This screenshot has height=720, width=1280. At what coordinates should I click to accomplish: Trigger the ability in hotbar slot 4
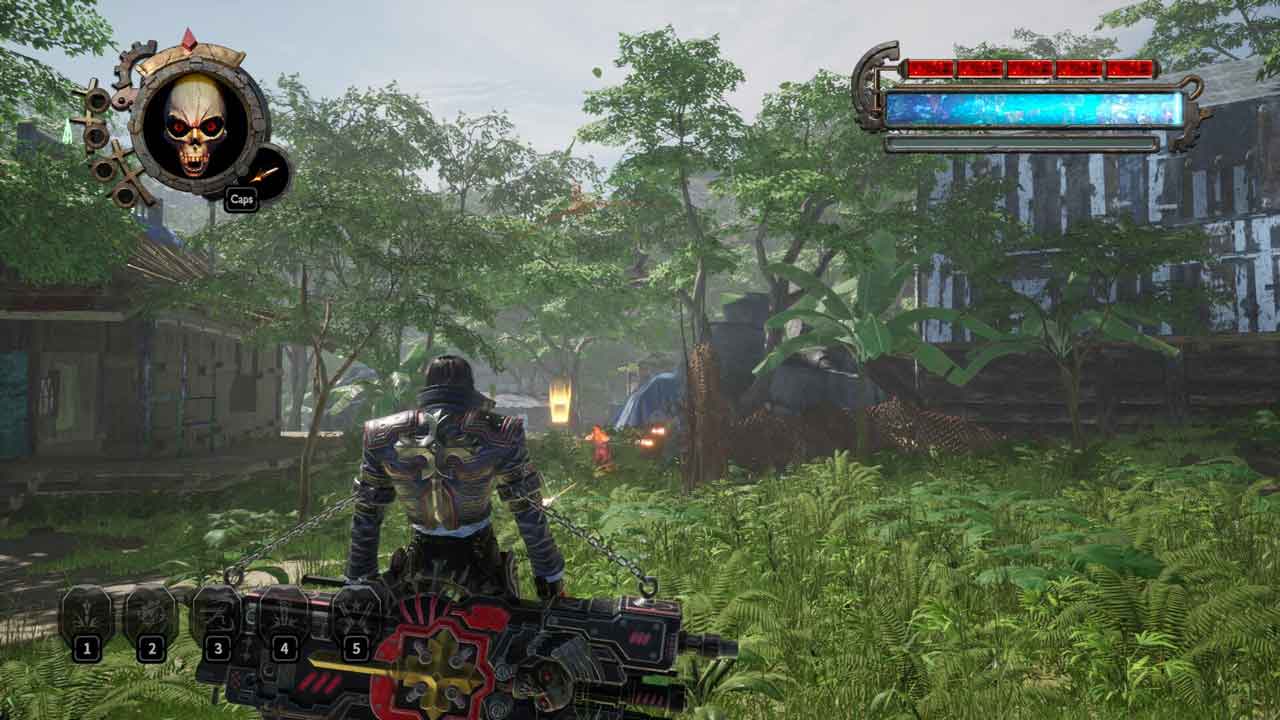[x=284, y=613]
